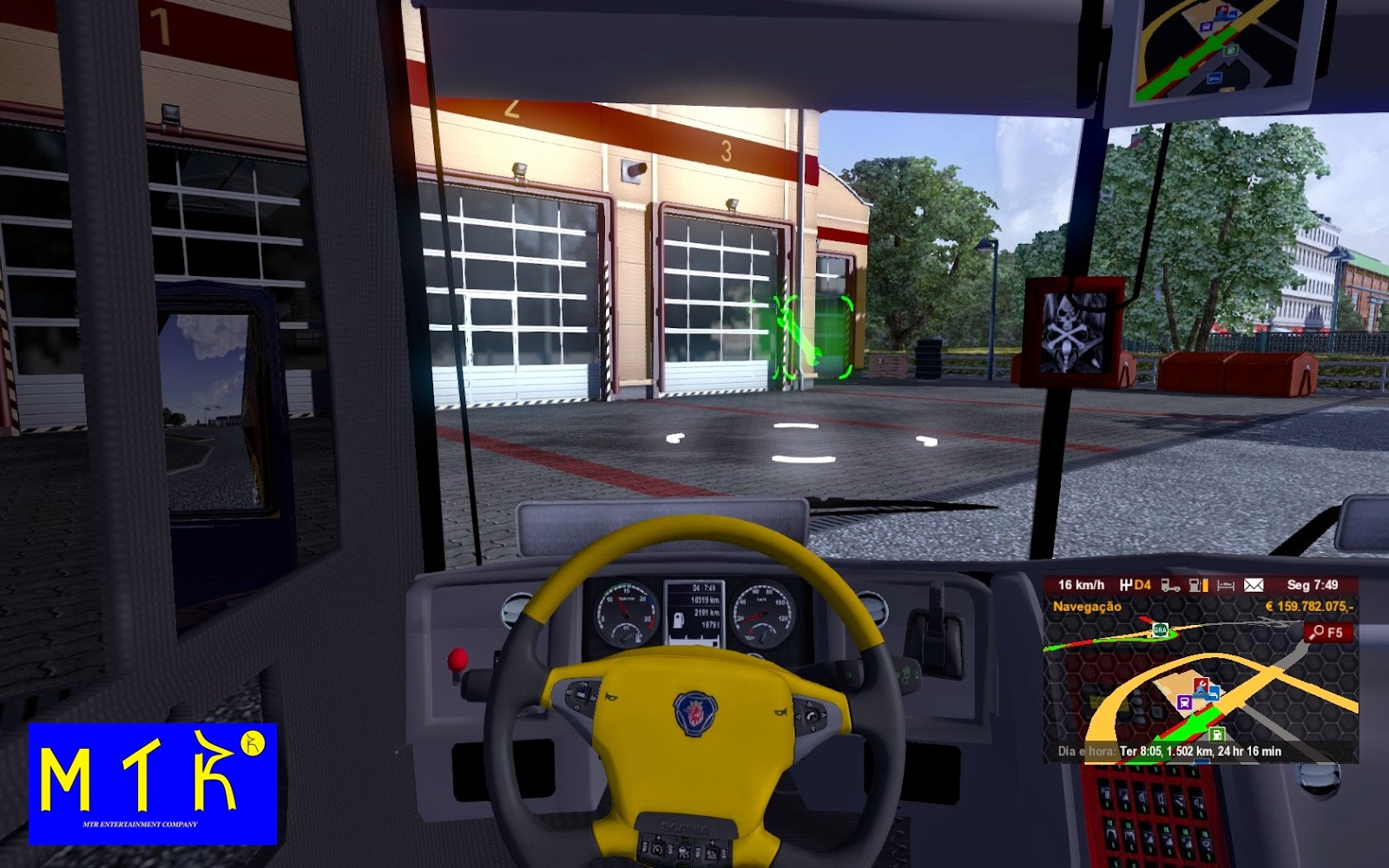Click the yellow fuel level bar beside the pump icon
1389x868 pixels.
[1207, 585]
